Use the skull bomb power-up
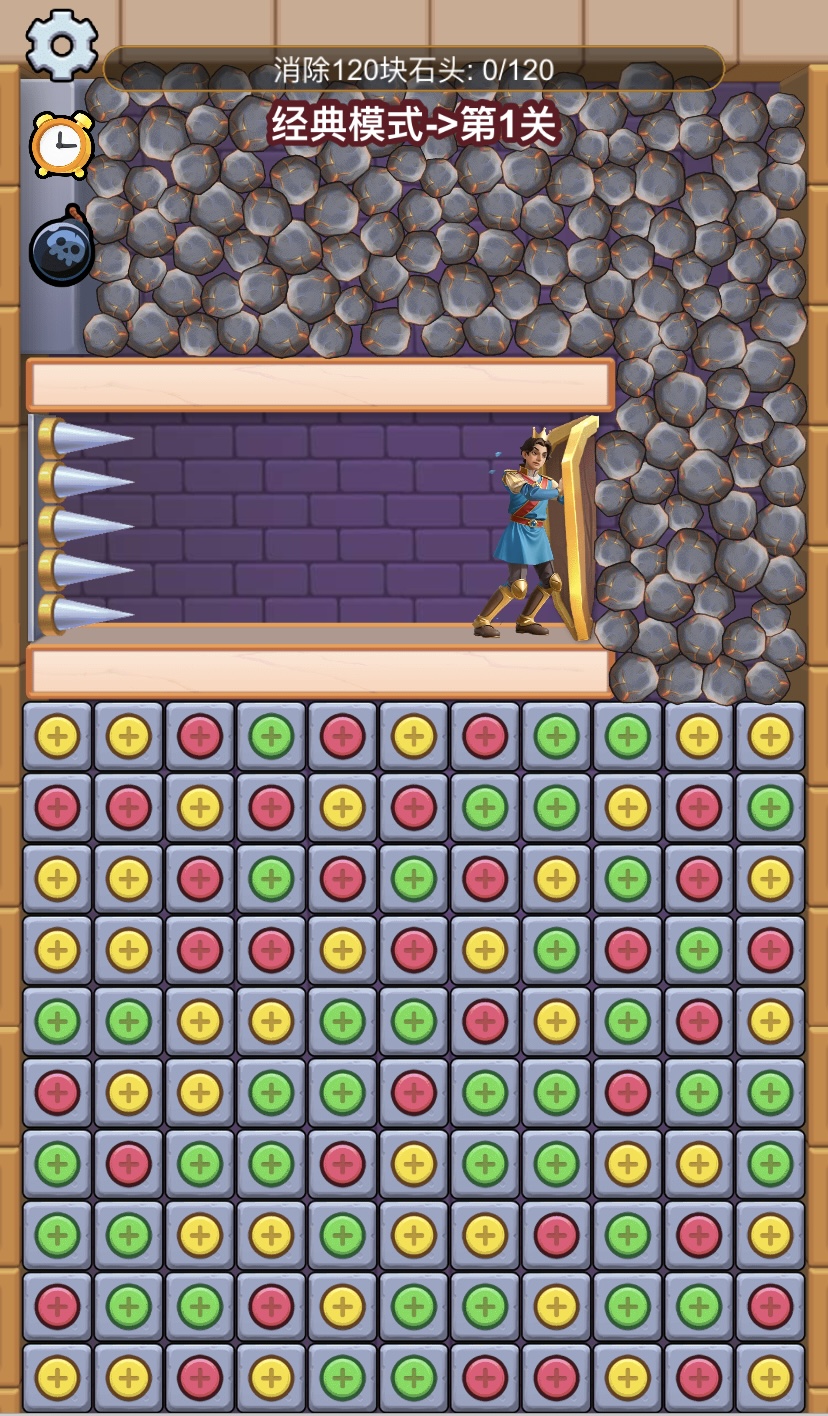The image size is (828, 1416). tap(62, 248)
